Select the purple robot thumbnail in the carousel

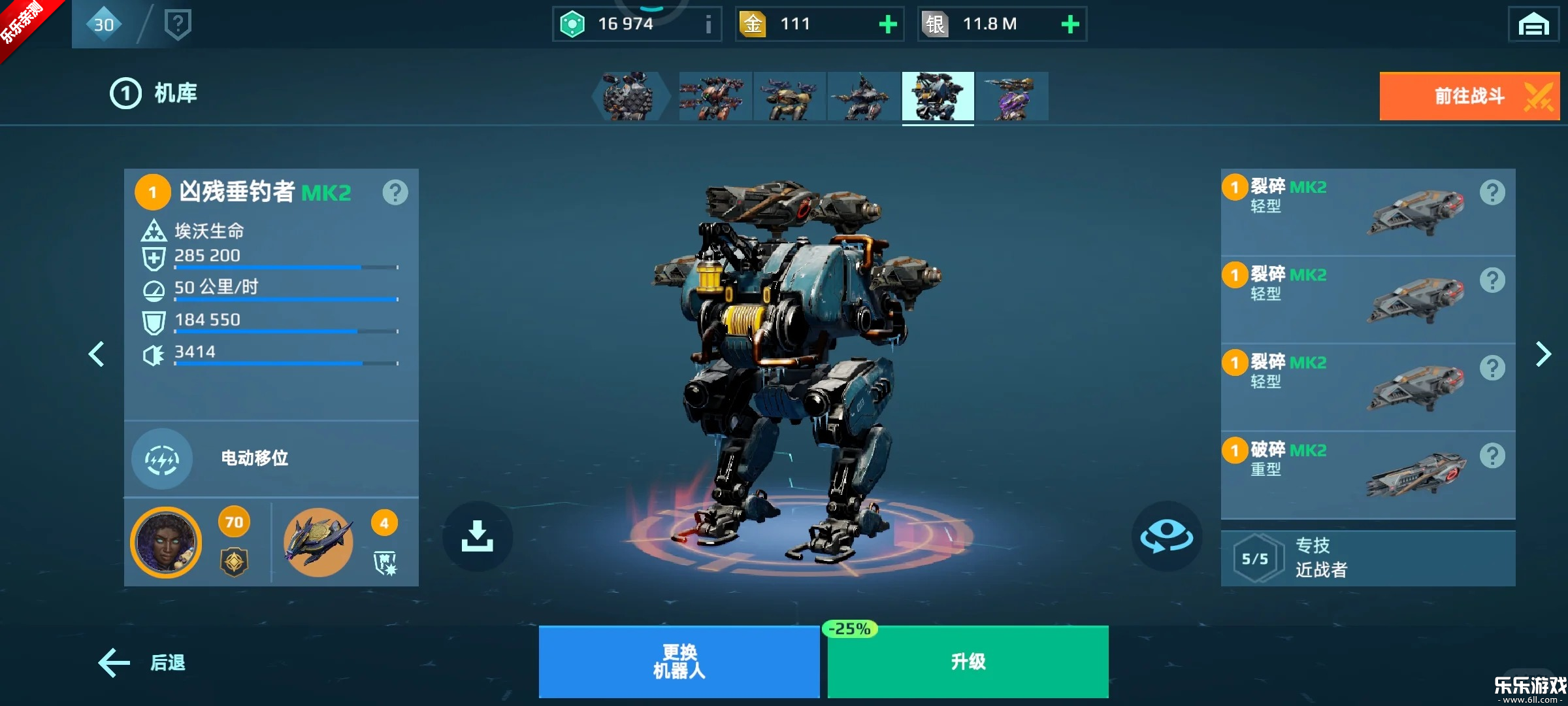click(x=1014, y=97)
